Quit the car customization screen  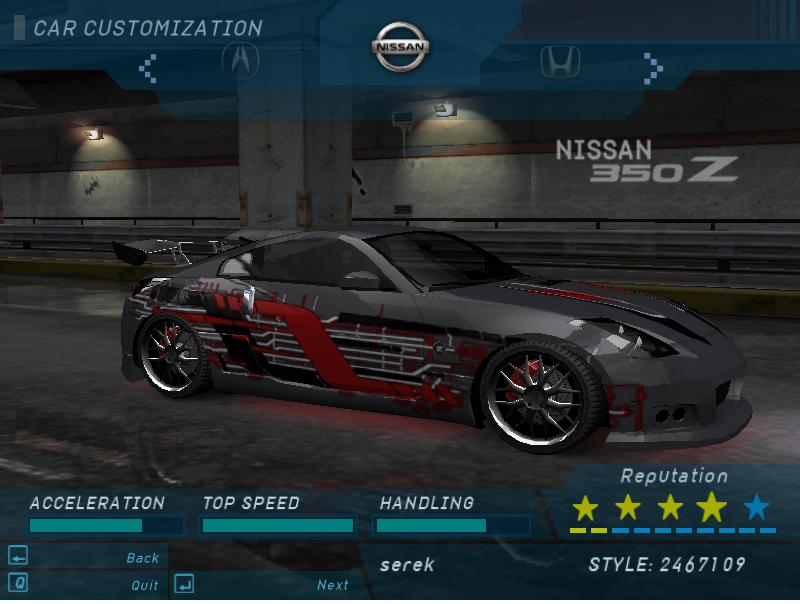tap(144, 585)
